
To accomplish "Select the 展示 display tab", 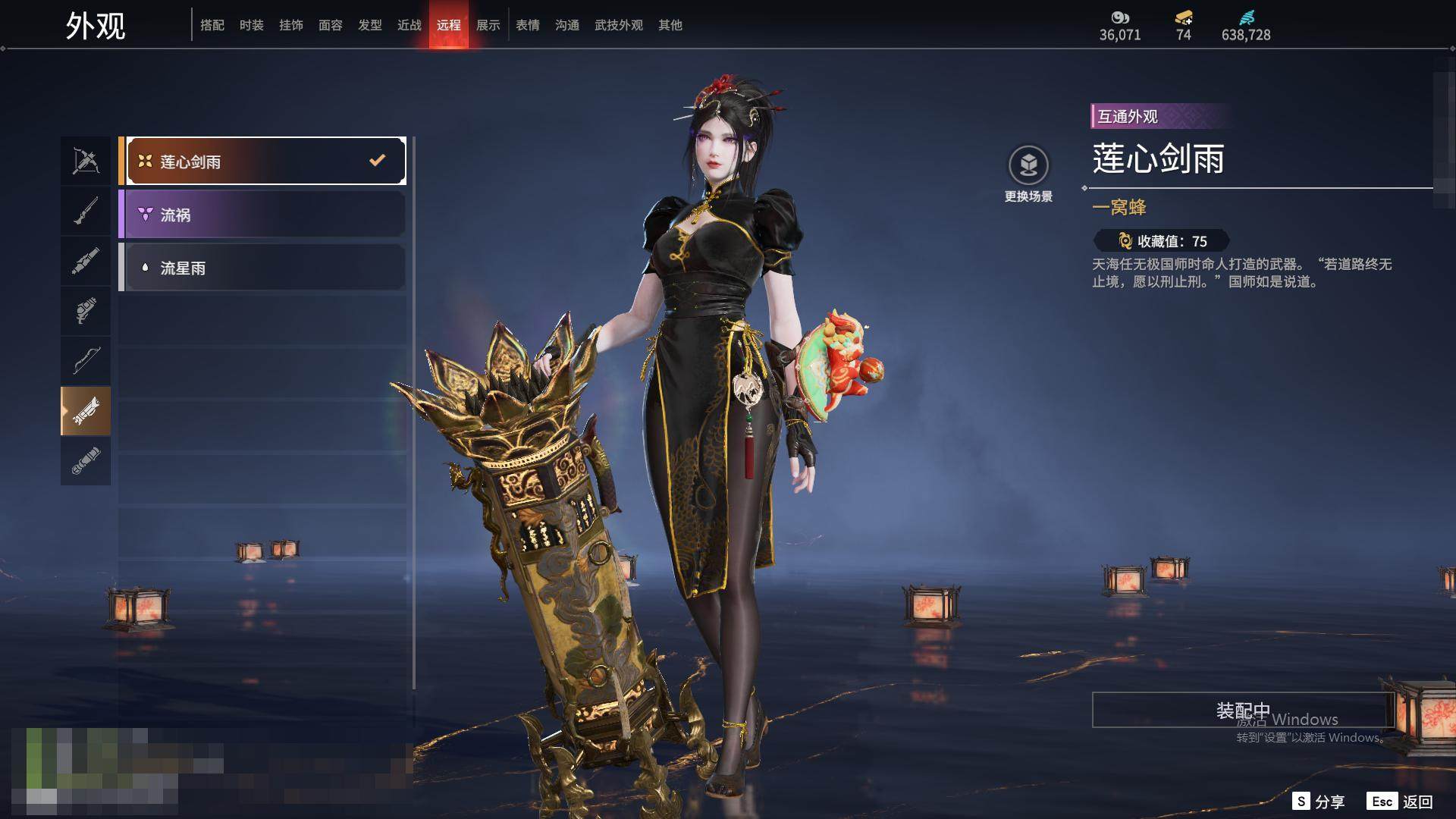I will click(x=488, y=25).
